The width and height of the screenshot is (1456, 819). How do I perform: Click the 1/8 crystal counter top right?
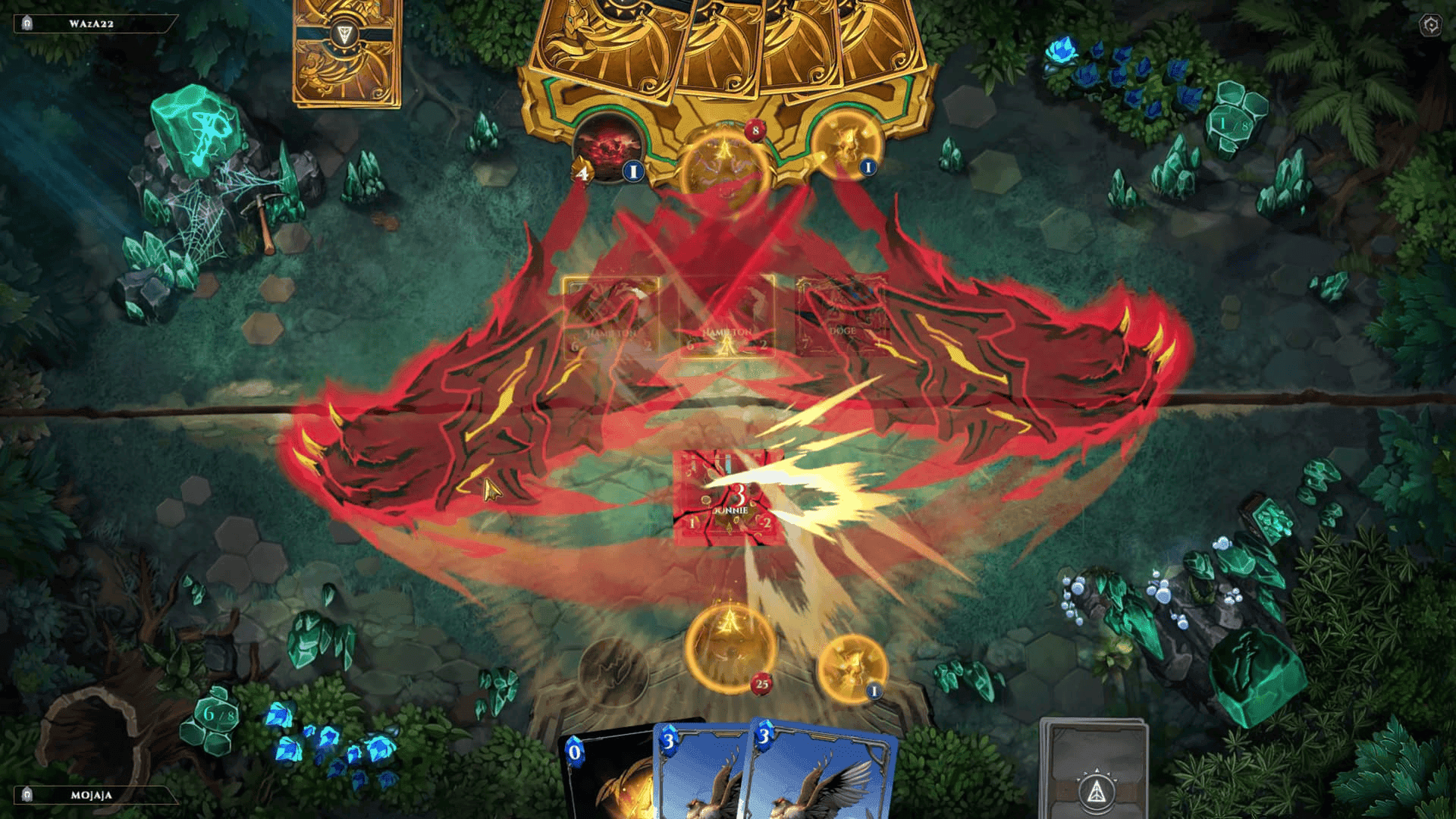coord(1233,121)
